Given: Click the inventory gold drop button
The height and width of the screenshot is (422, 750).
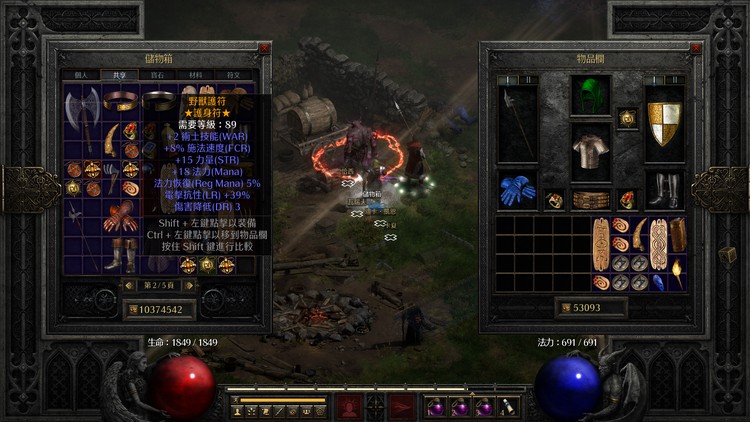Looking at the screenshot, I should (565, 307).
